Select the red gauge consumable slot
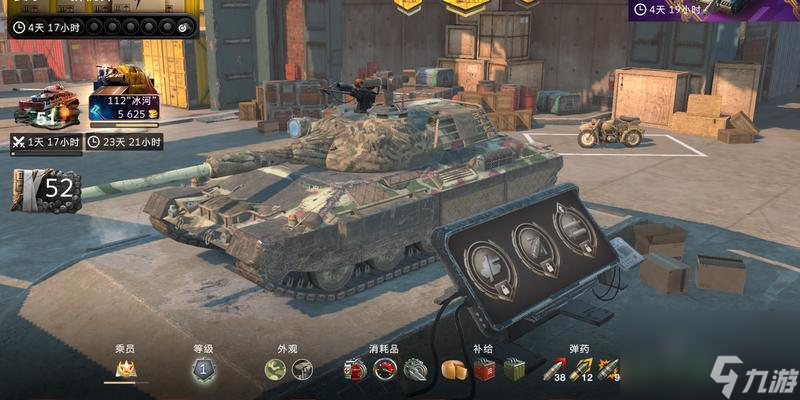The height and width of the screenshot is (400, 800). tap(385, 371)
